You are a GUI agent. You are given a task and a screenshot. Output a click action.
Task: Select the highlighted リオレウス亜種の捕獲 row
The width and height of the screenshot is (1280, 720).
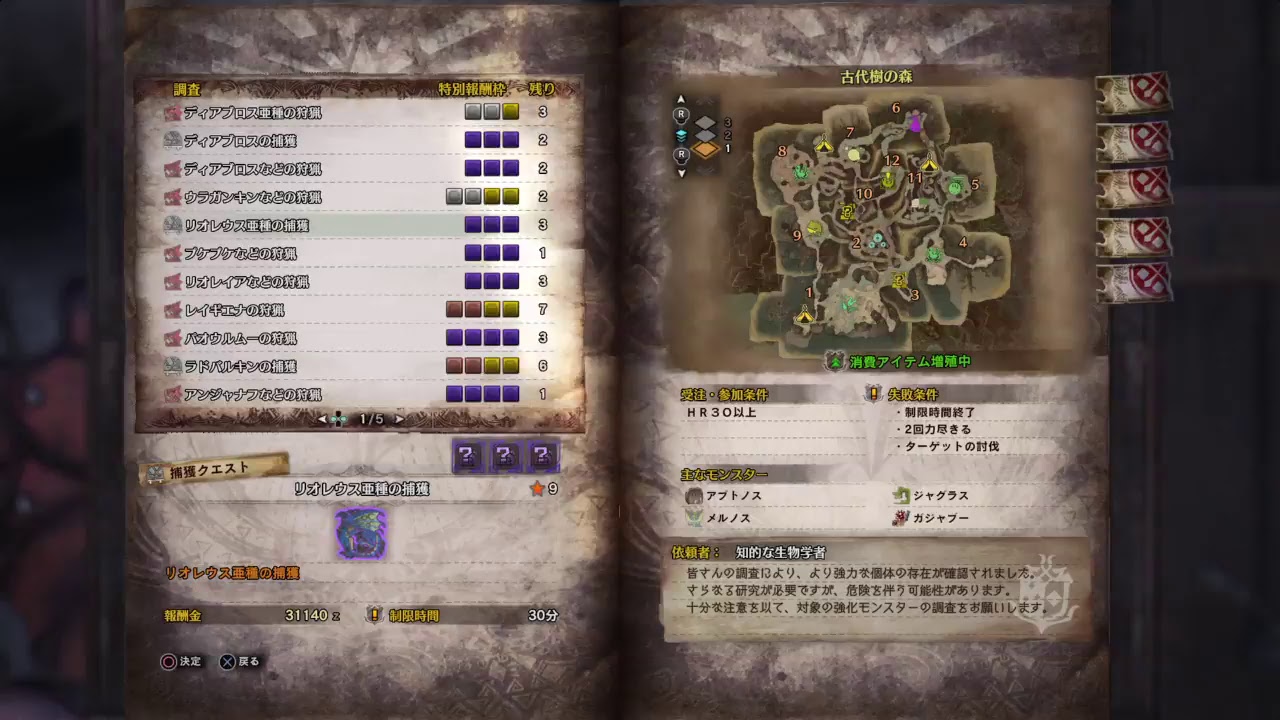tap(246, 225)
